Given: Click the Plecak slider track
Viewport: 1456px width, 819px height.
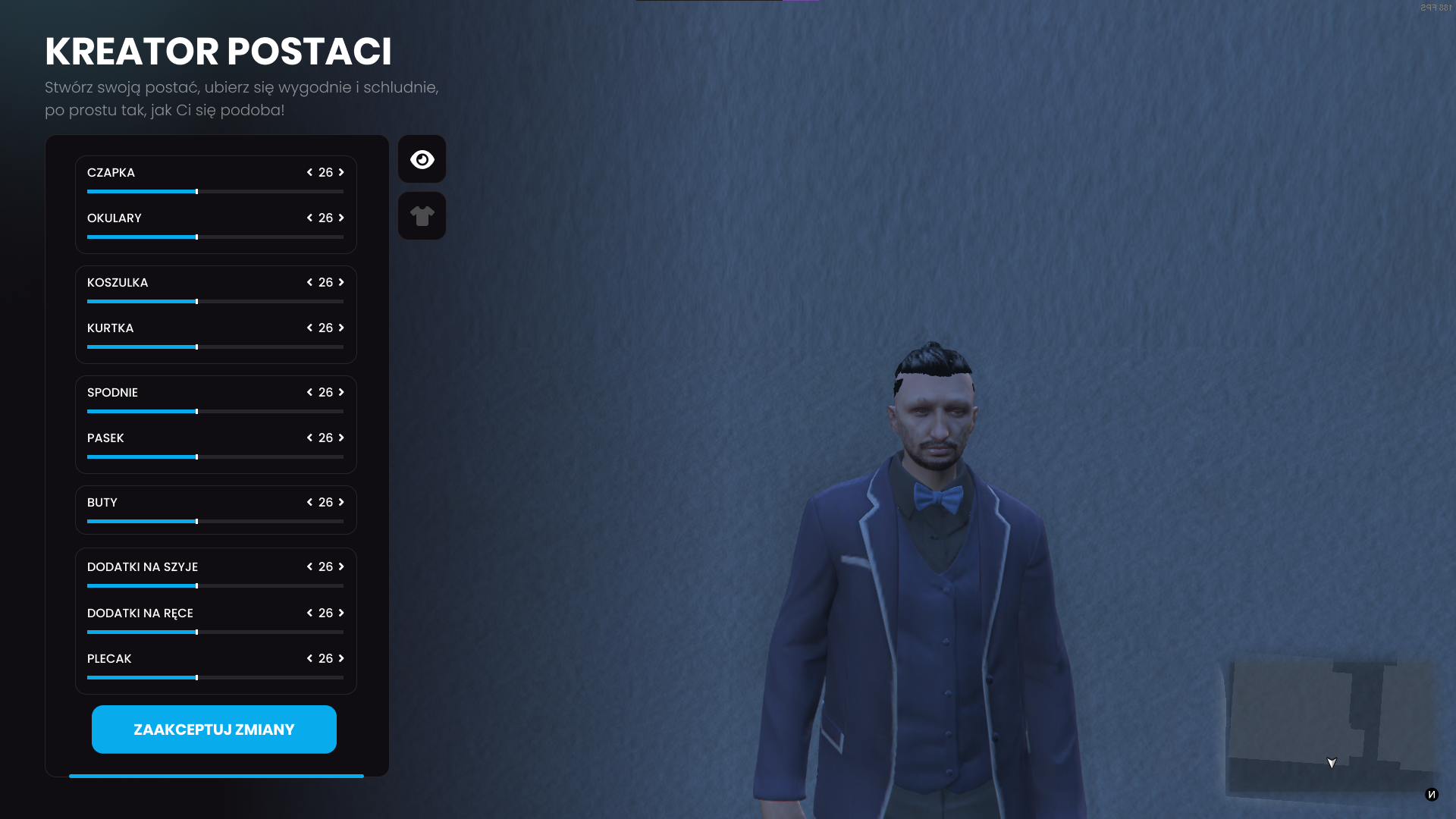Looking at the screenshot, I should pos(215,678).
